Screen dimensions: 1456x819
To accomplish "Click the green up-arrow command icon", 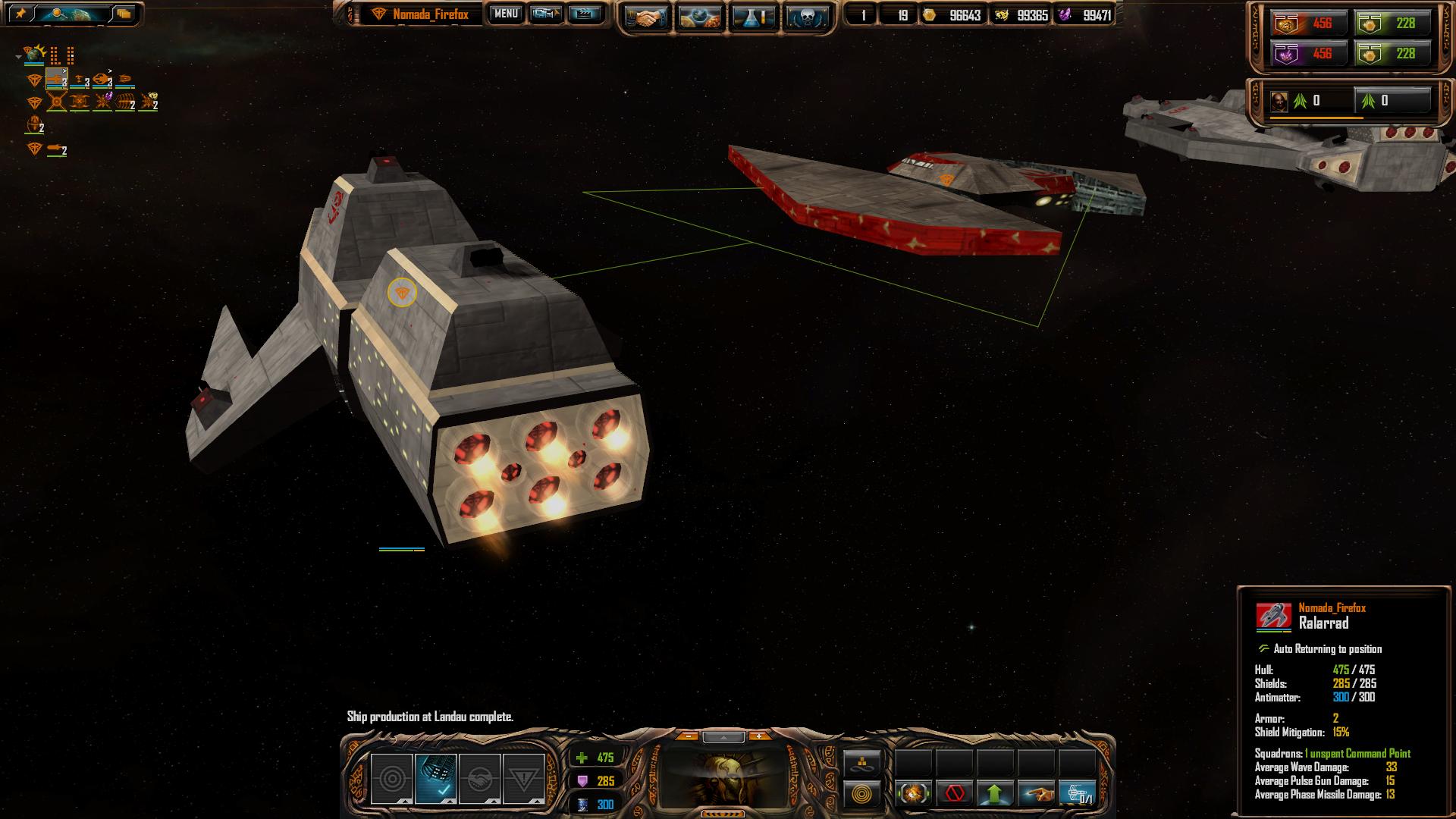I will [x=996, y=794].
